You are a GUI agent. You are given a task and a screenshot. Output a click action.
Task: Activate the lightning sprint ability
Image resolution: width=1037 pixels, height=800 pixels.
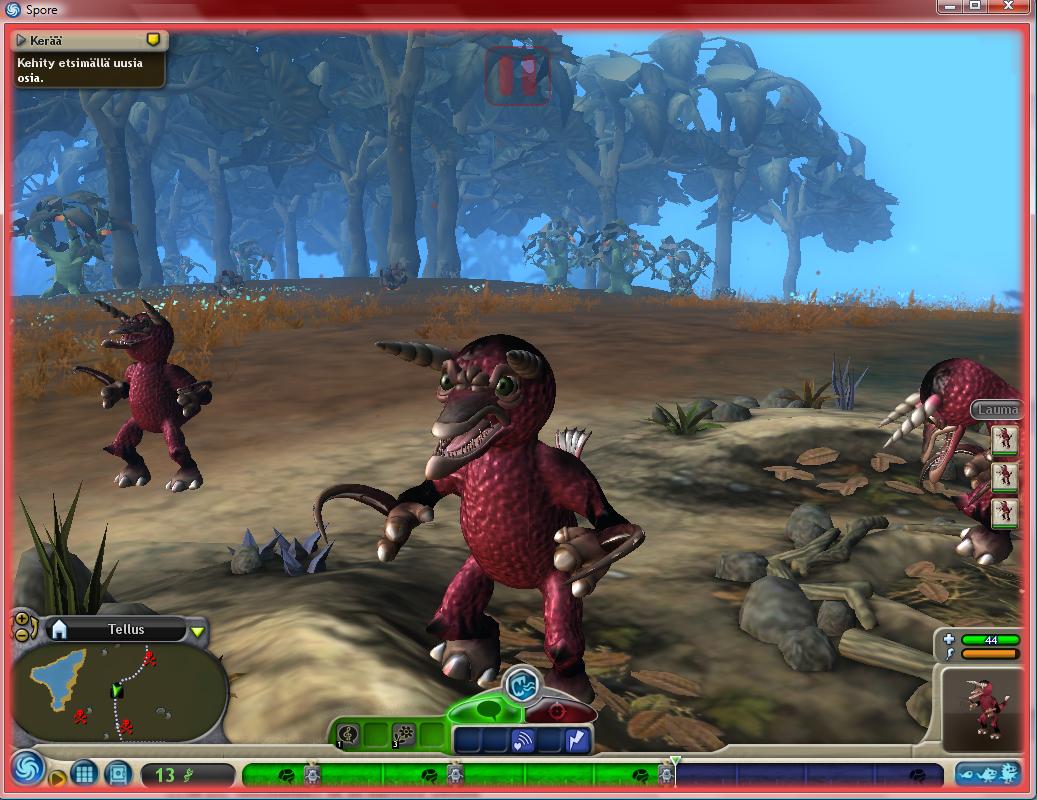point(577,741)
